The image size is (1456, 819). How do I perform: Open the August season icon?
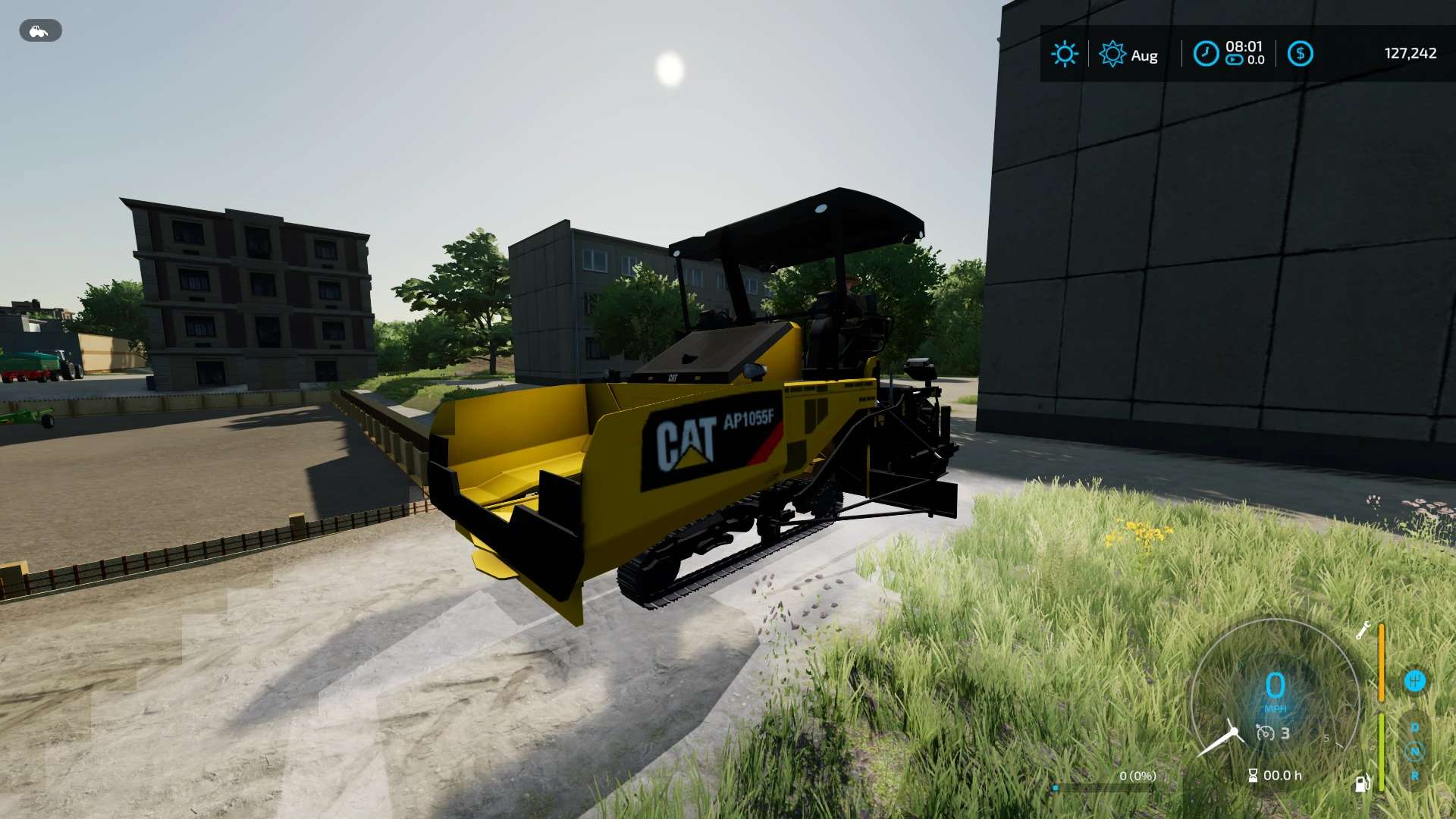(x=1112, y=54)
